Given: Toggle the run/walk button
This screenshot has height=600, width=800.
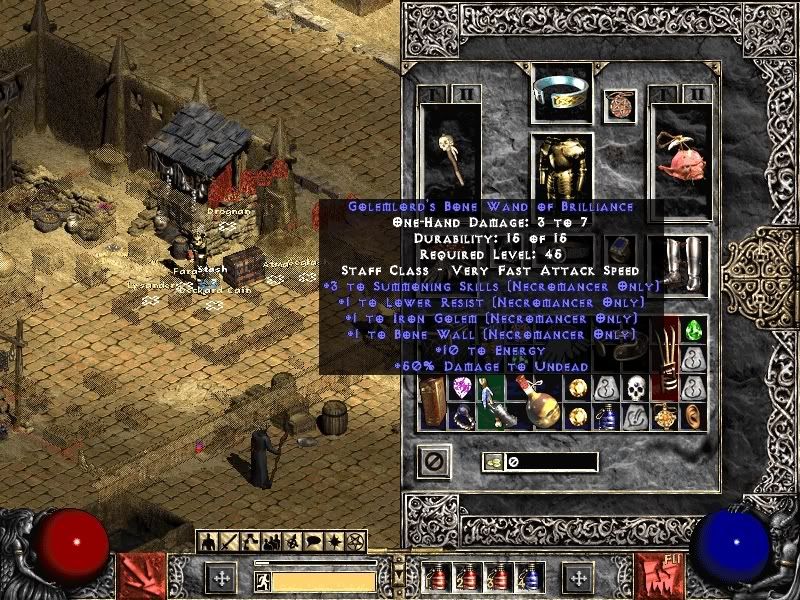Looking at the screenshot, I should (260, 578).
